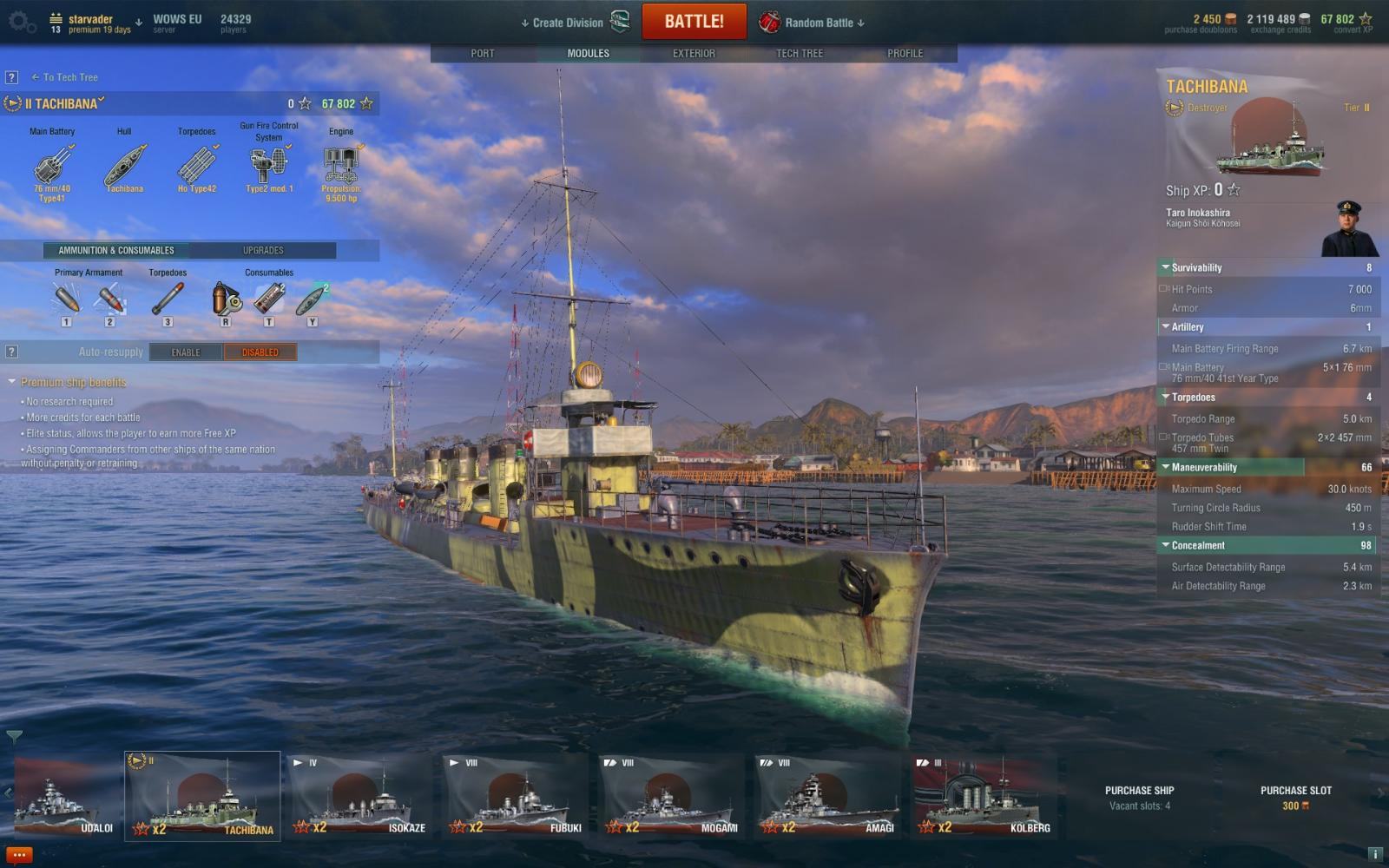Select the Main Battery 76 mm/40 module
The image size is (1389, 868).
coord(52,167)
